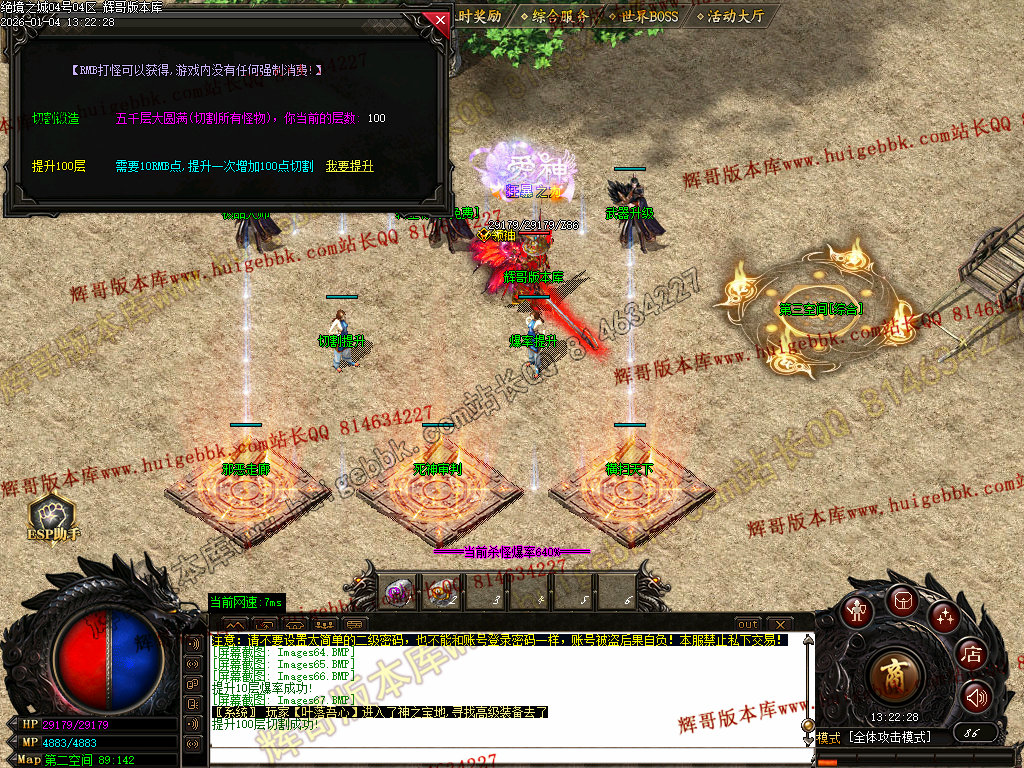The width and height of the screenshot is (1024, 768).
Task: Open the character equipment warrior icon
Action: (x=855, y=612)
